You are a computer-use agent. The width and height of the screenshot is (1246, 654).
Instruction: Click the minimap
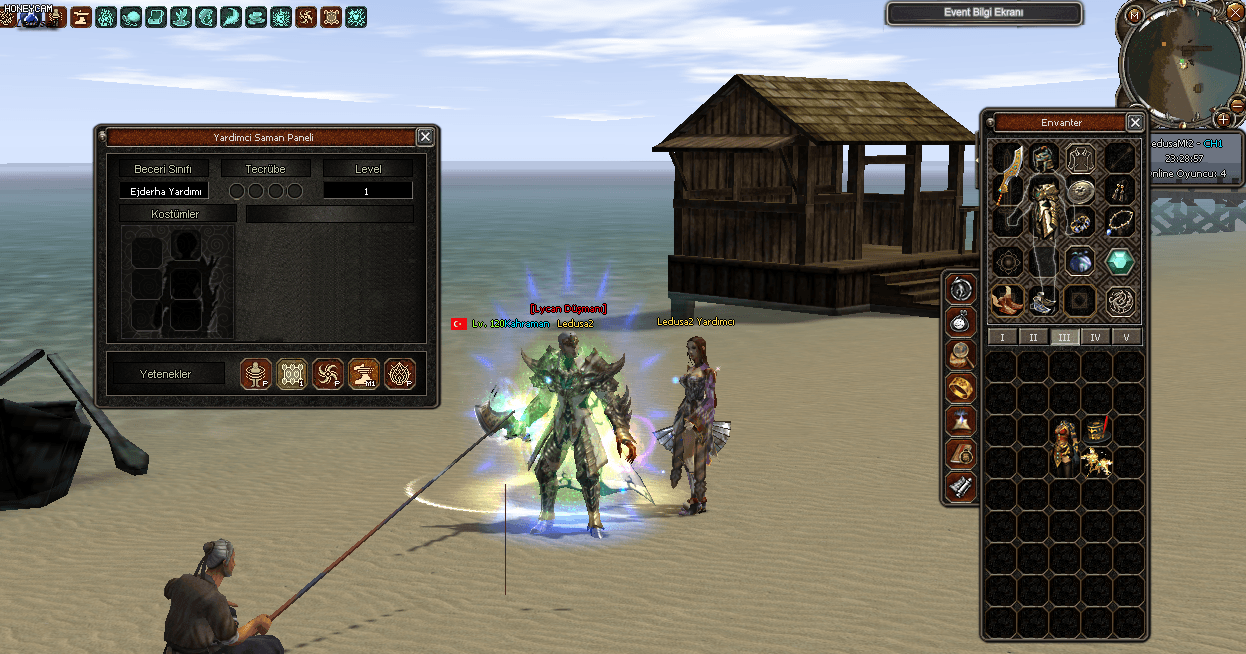coord(1182,64)
